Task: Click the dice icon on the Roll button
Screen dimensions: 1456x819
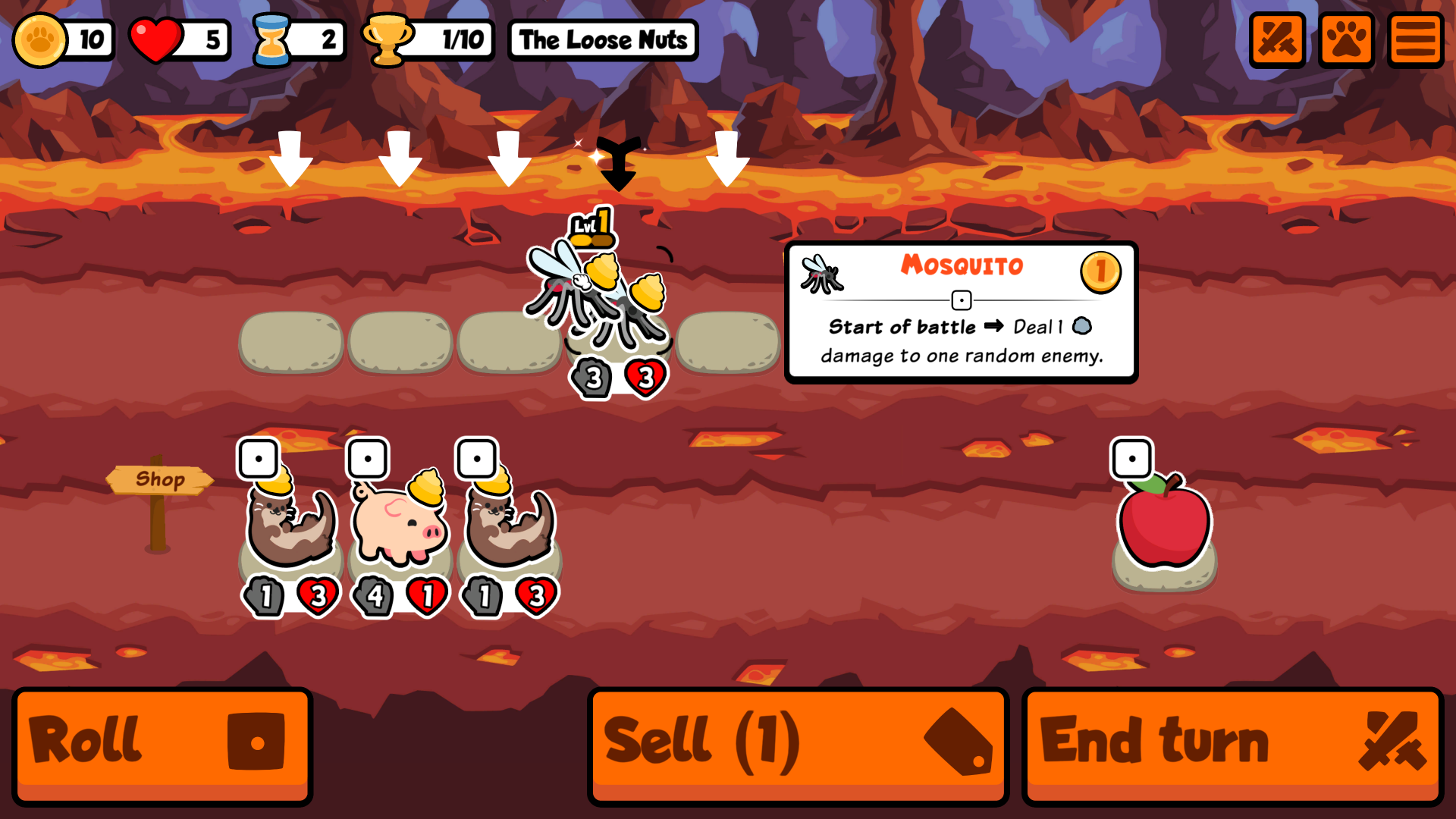Action: (x=257, y=742)
